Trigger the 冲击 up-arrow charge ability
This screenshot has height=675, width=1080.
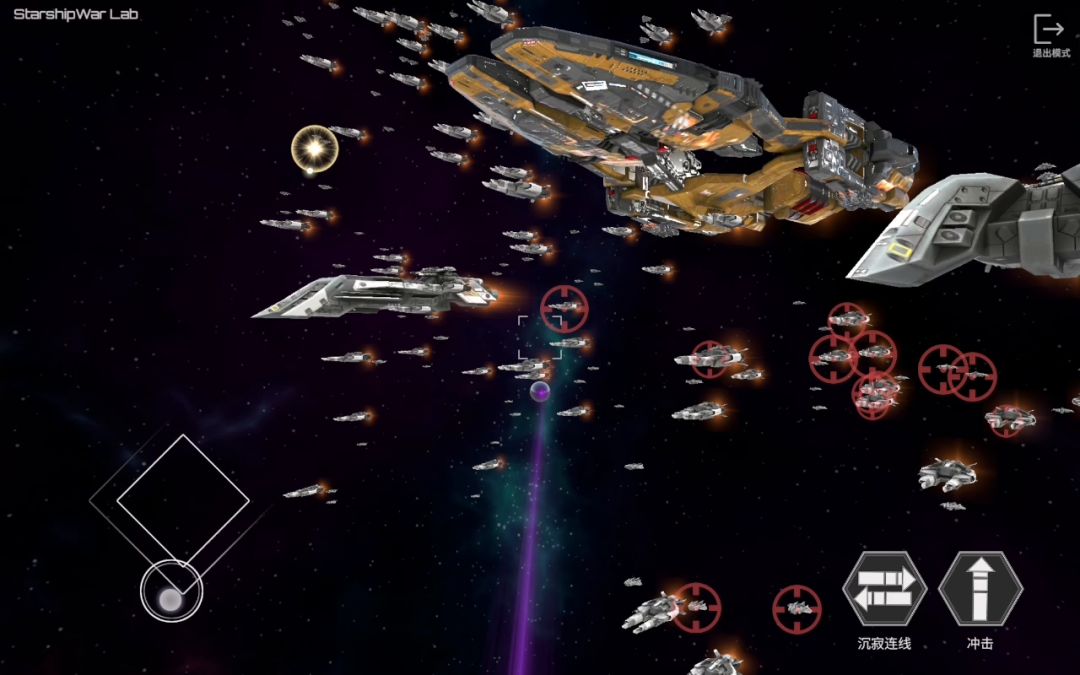click(980, 589)
